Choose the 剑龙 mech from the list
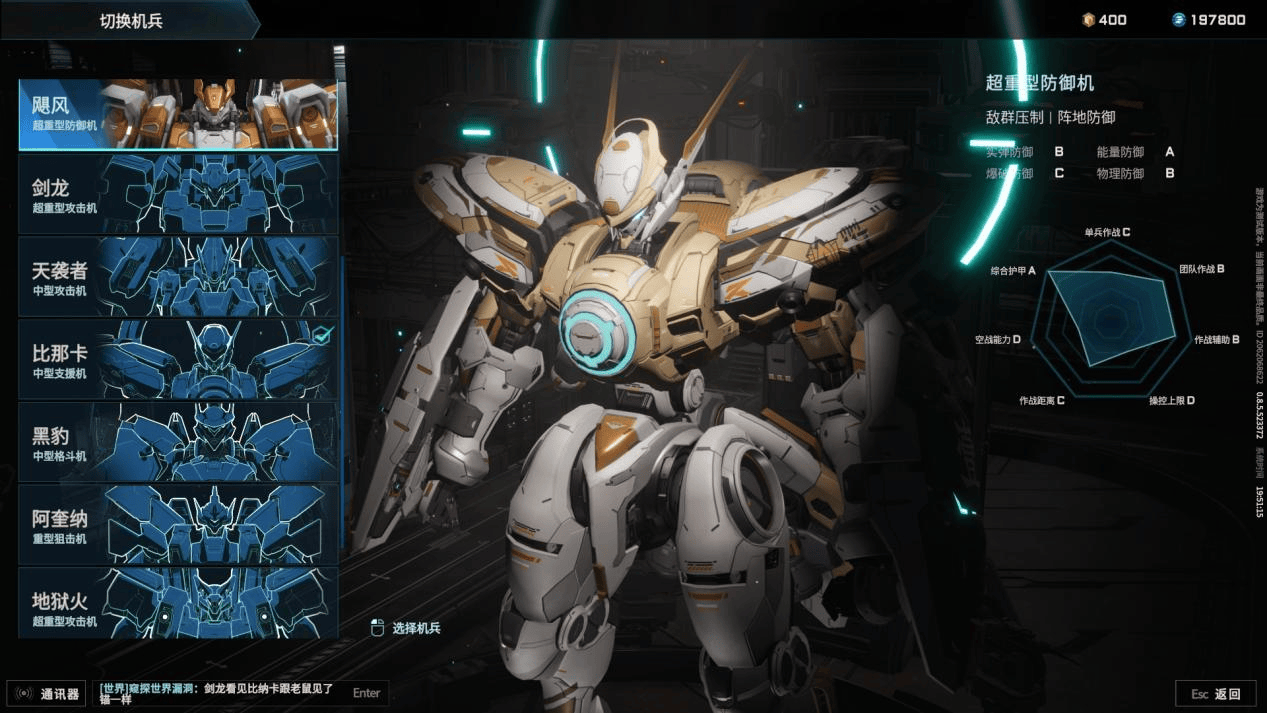 [x=178, y=194]
